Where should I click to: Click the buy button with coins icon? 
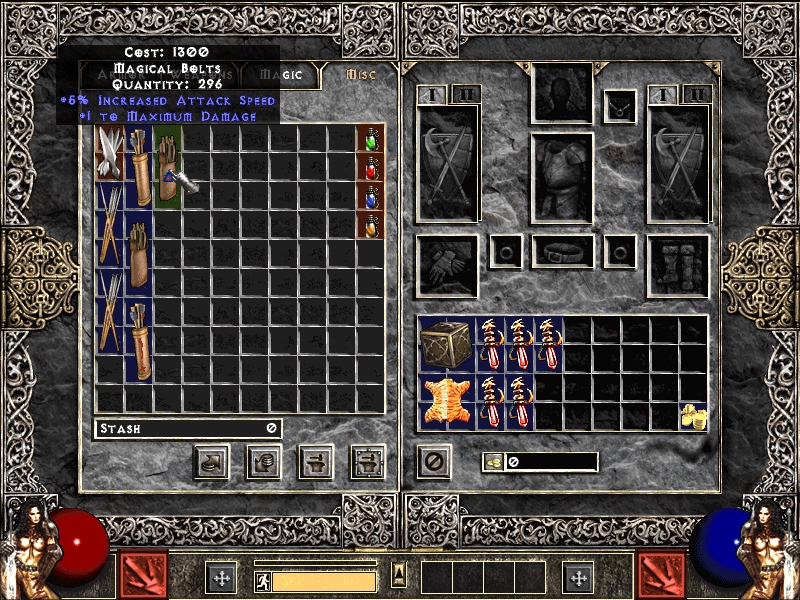(264, 462)
